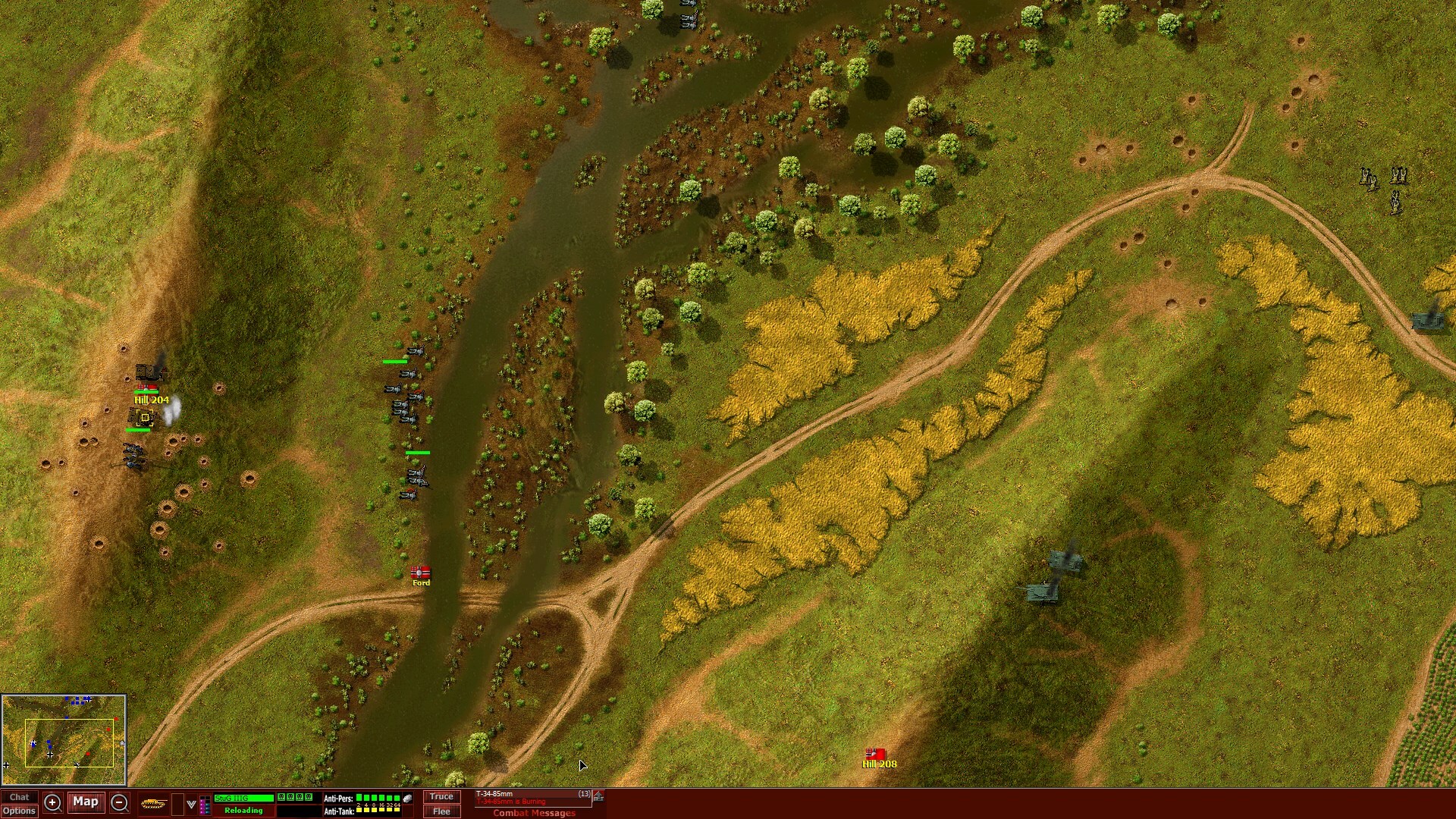The height and width of the screenshot is (819, 1456).
Task: Click the smoke ammo icon next to Anti-Pers
Action: click(406, 799)
